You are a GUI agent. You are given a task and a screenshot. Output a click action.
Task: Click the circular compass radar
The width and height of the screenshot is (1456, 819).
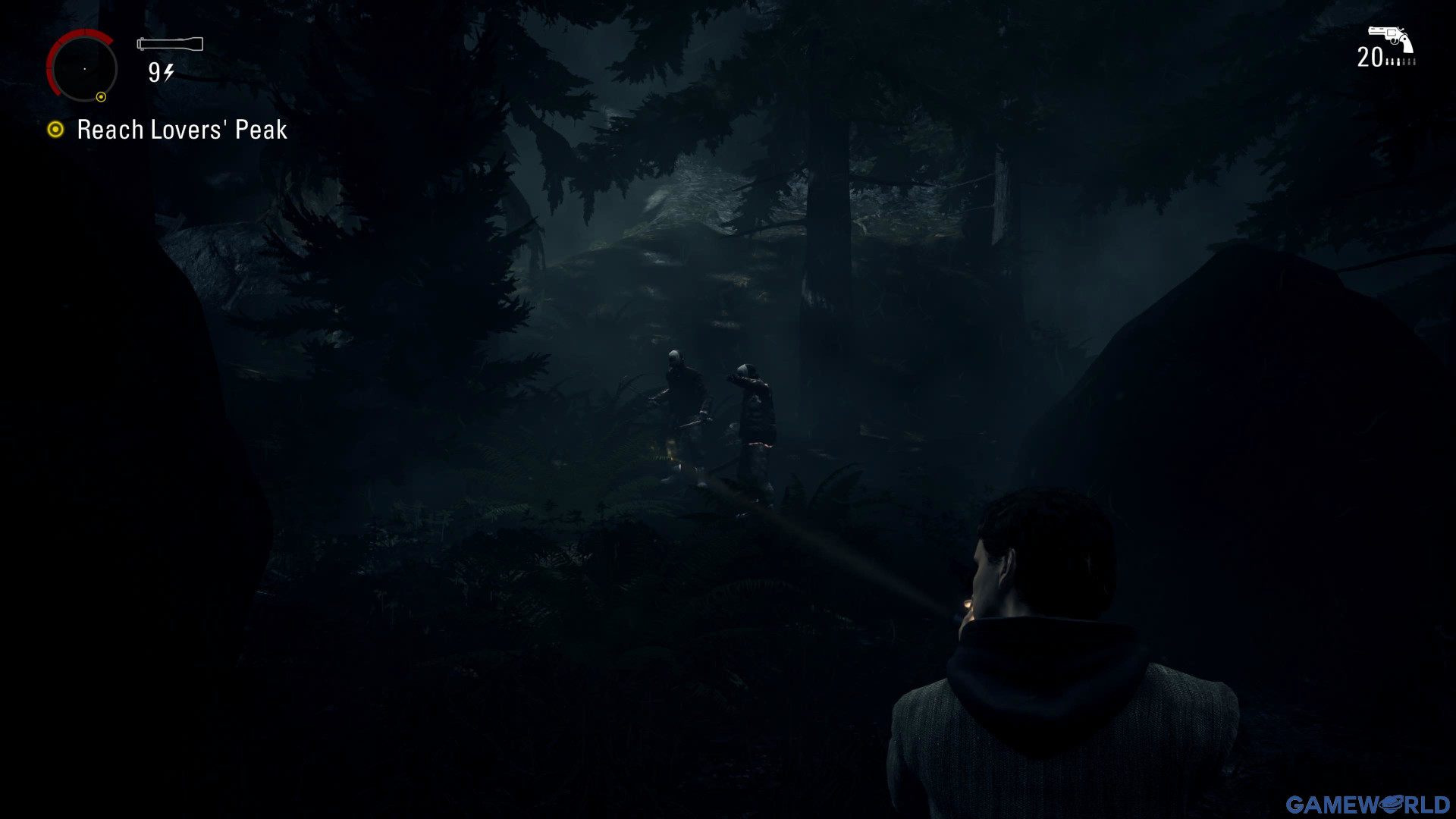tap(83, 68)
